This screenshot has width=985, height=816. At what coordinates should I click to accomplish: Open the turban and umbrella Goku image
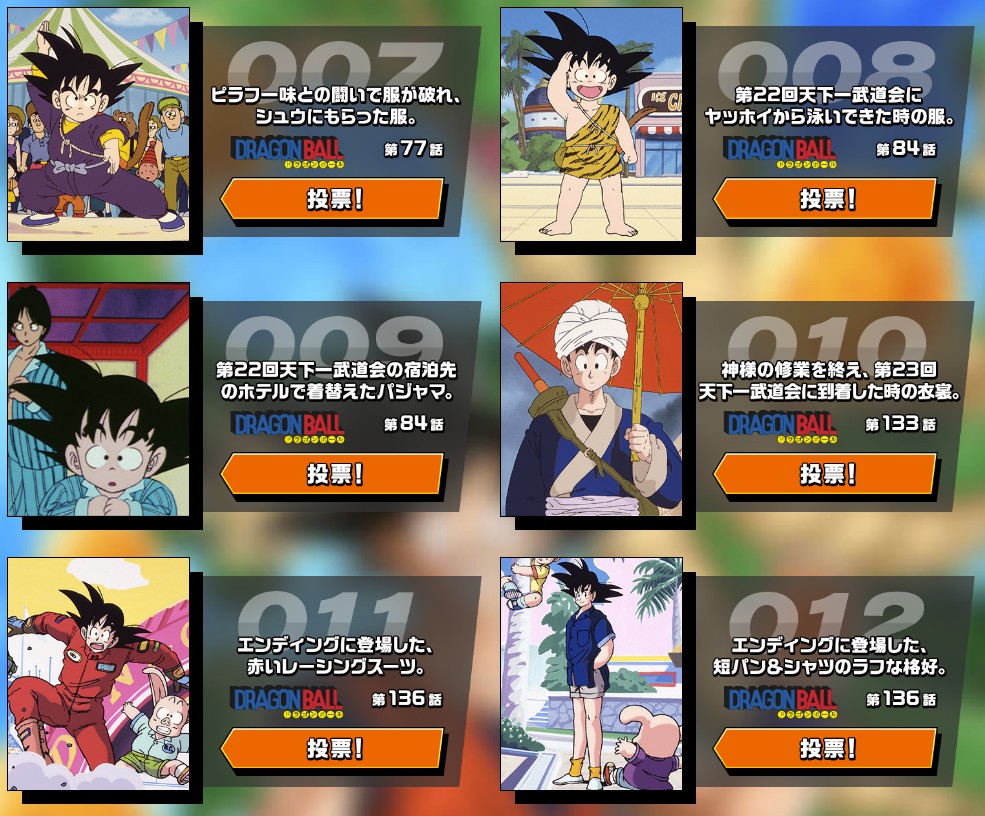[x=591, y=399]
